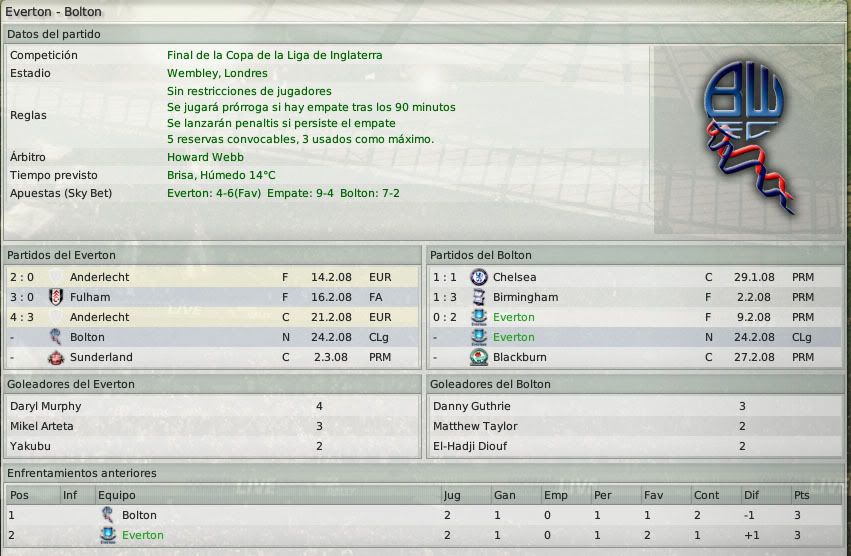Select Bolton in the Enfrentamientos anteriores table

click(139, 515)
